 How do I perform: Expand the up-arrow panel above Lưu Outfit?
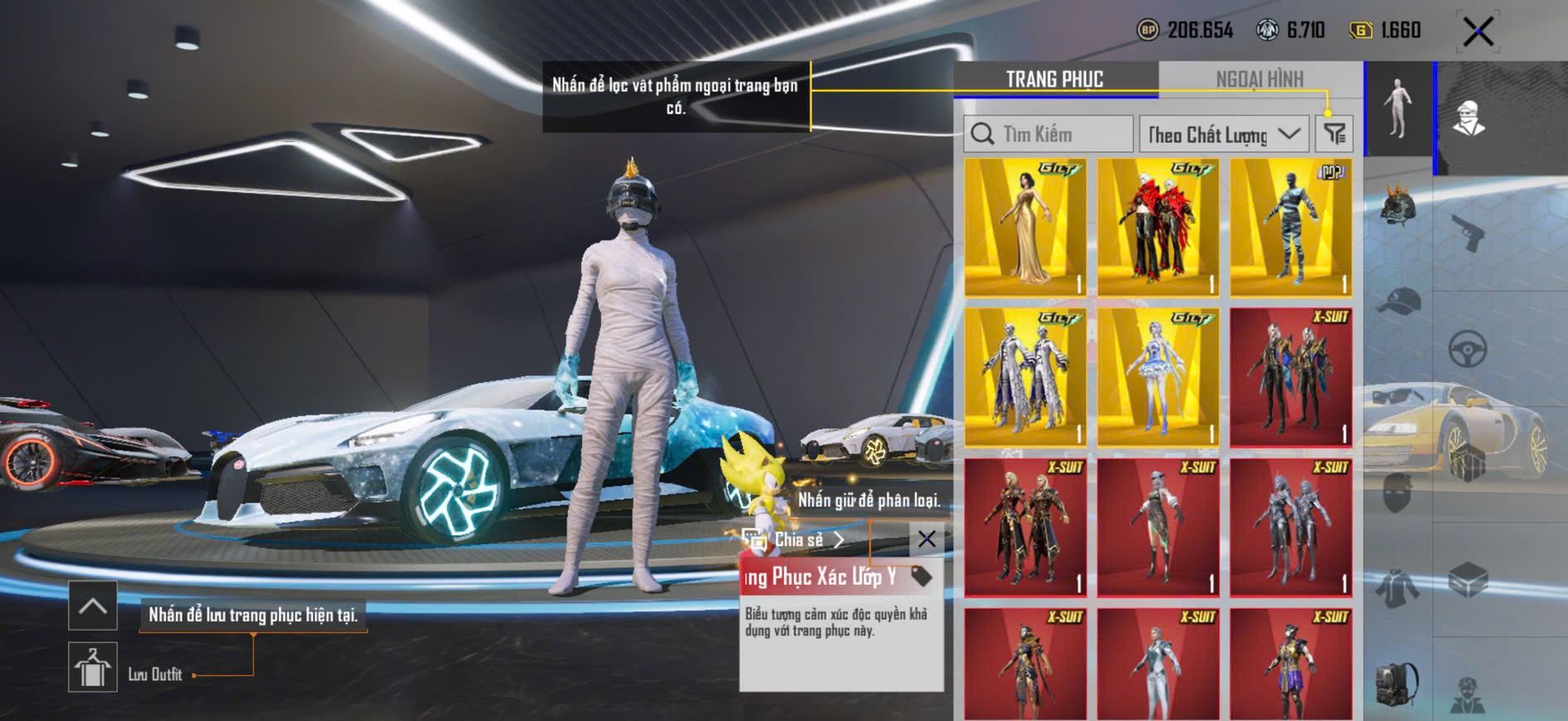click(93, 606)
